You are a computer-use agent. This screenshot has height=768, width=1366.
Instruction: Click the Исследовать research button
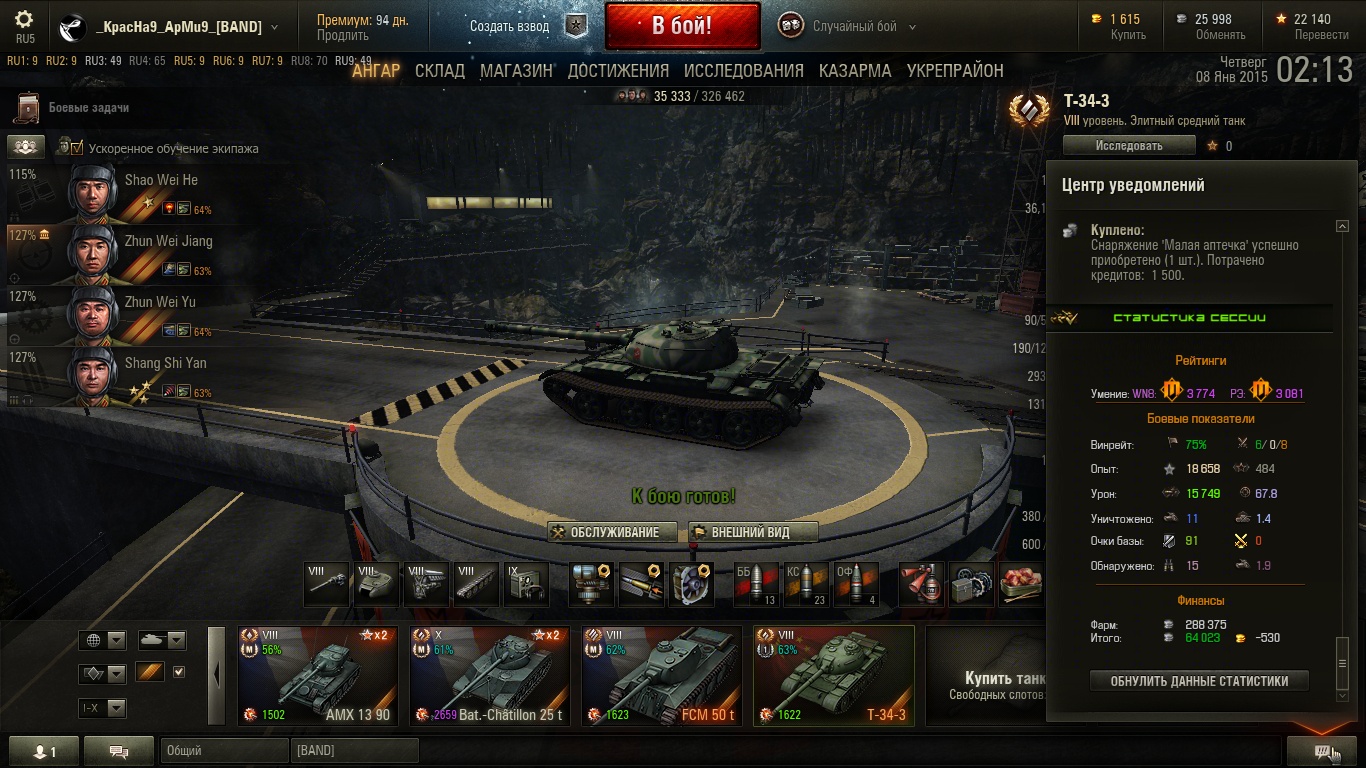tap(1129, 146)
